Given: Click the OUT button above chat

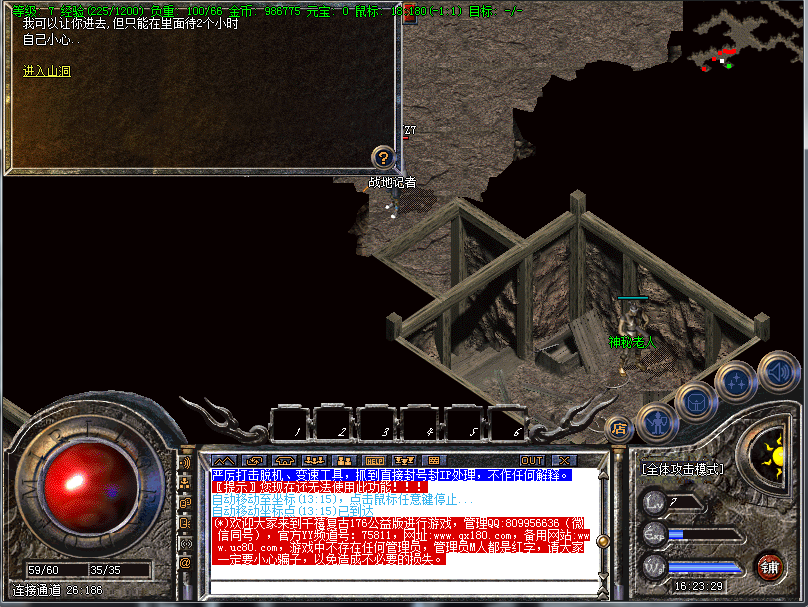Looking at the screenshot, I should (532, 460).
